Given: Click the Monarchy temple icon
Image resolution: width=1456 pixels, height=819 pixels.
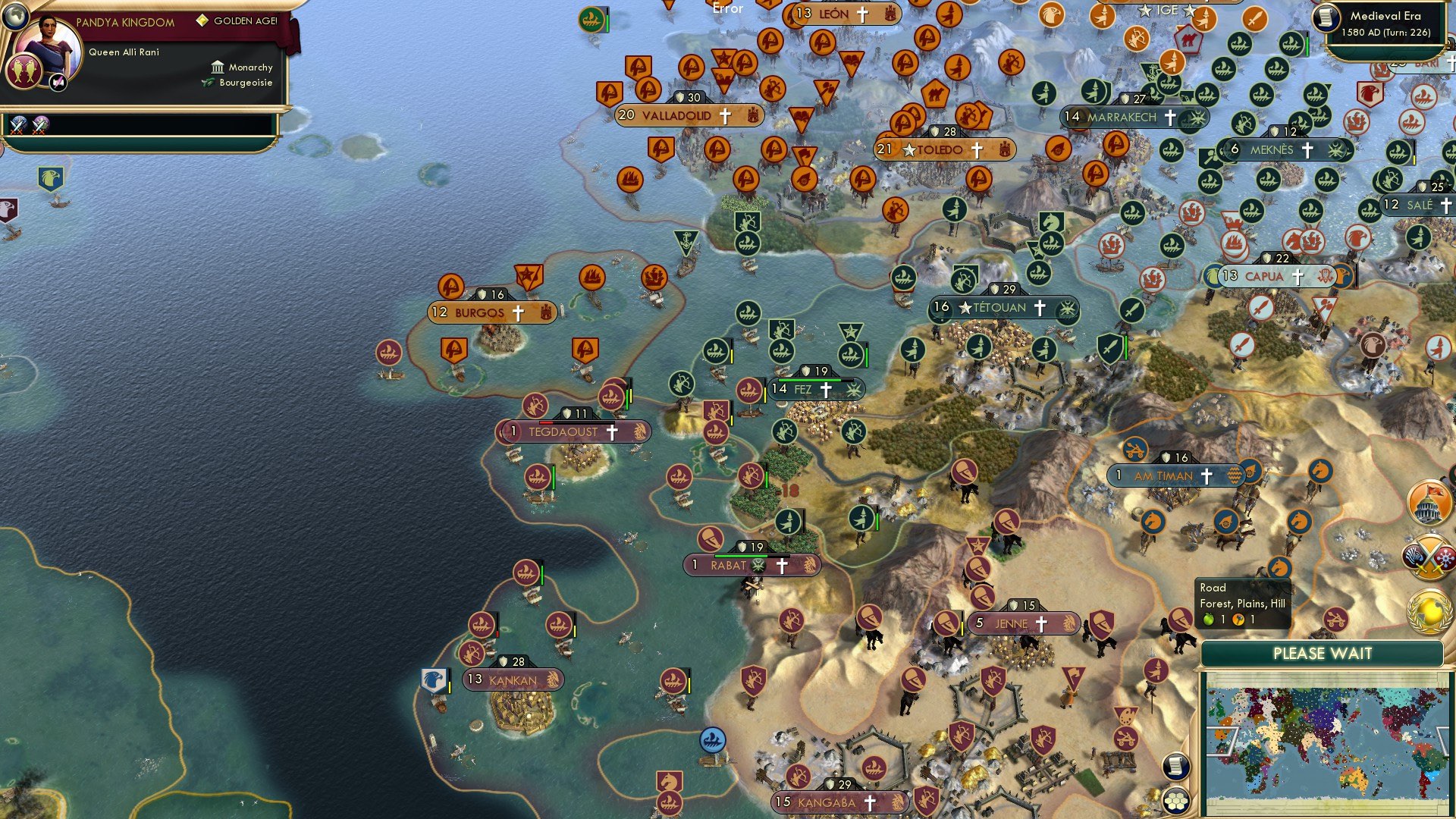Looking at the screenshot, I should pyautogui.click(x=218, y=67).
